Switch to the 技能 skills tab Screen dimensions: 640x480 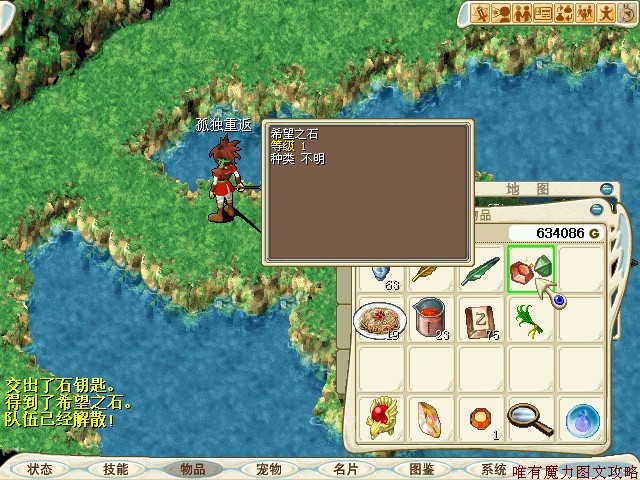[x=115, y=468]
